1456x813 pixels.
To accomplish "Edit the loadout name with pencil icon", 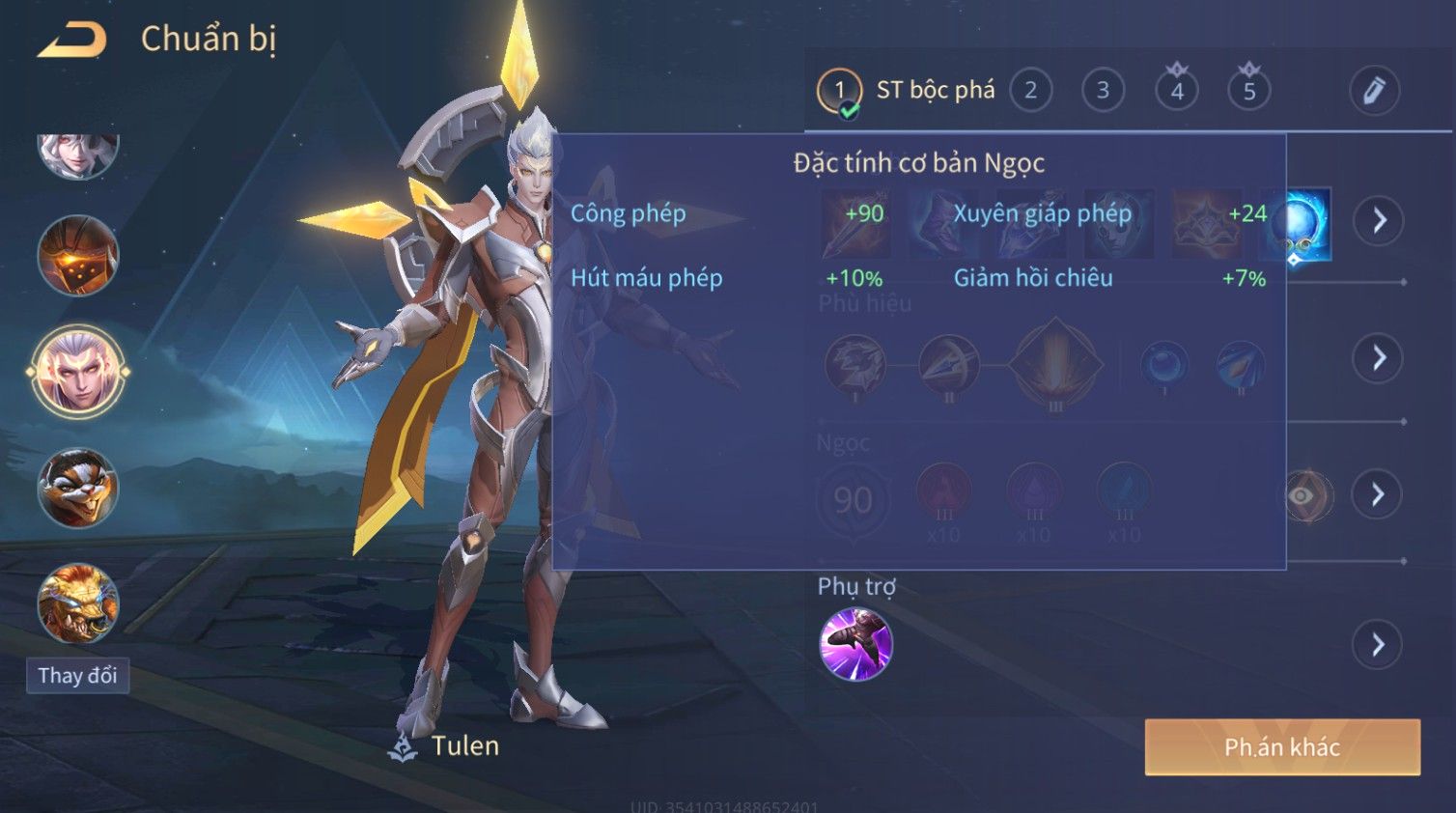I will click(1373, 91).
